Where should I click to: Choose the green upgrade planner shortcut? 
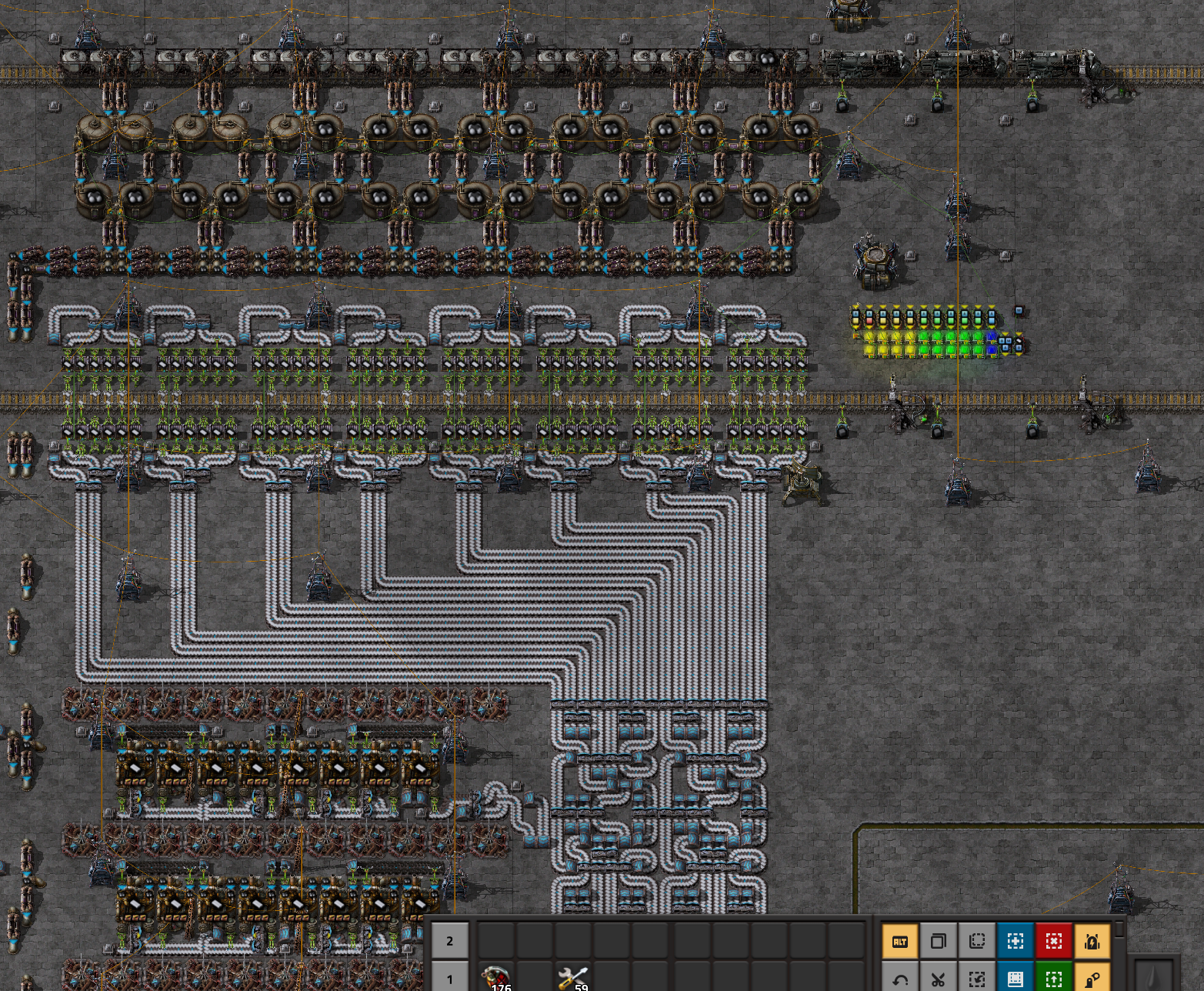pos(1053,979)
